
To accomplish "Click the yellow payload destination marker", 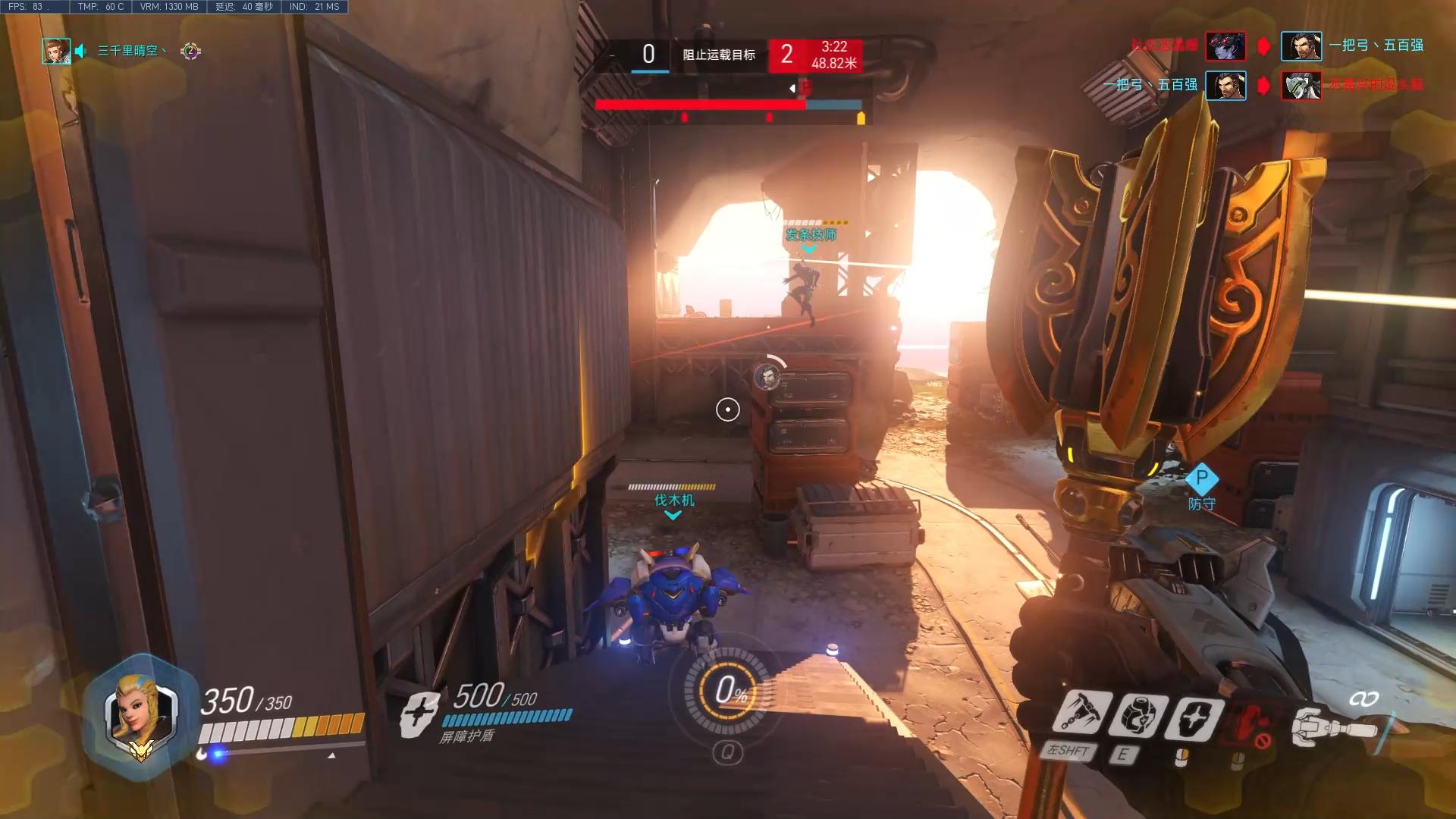I will 861,118.
